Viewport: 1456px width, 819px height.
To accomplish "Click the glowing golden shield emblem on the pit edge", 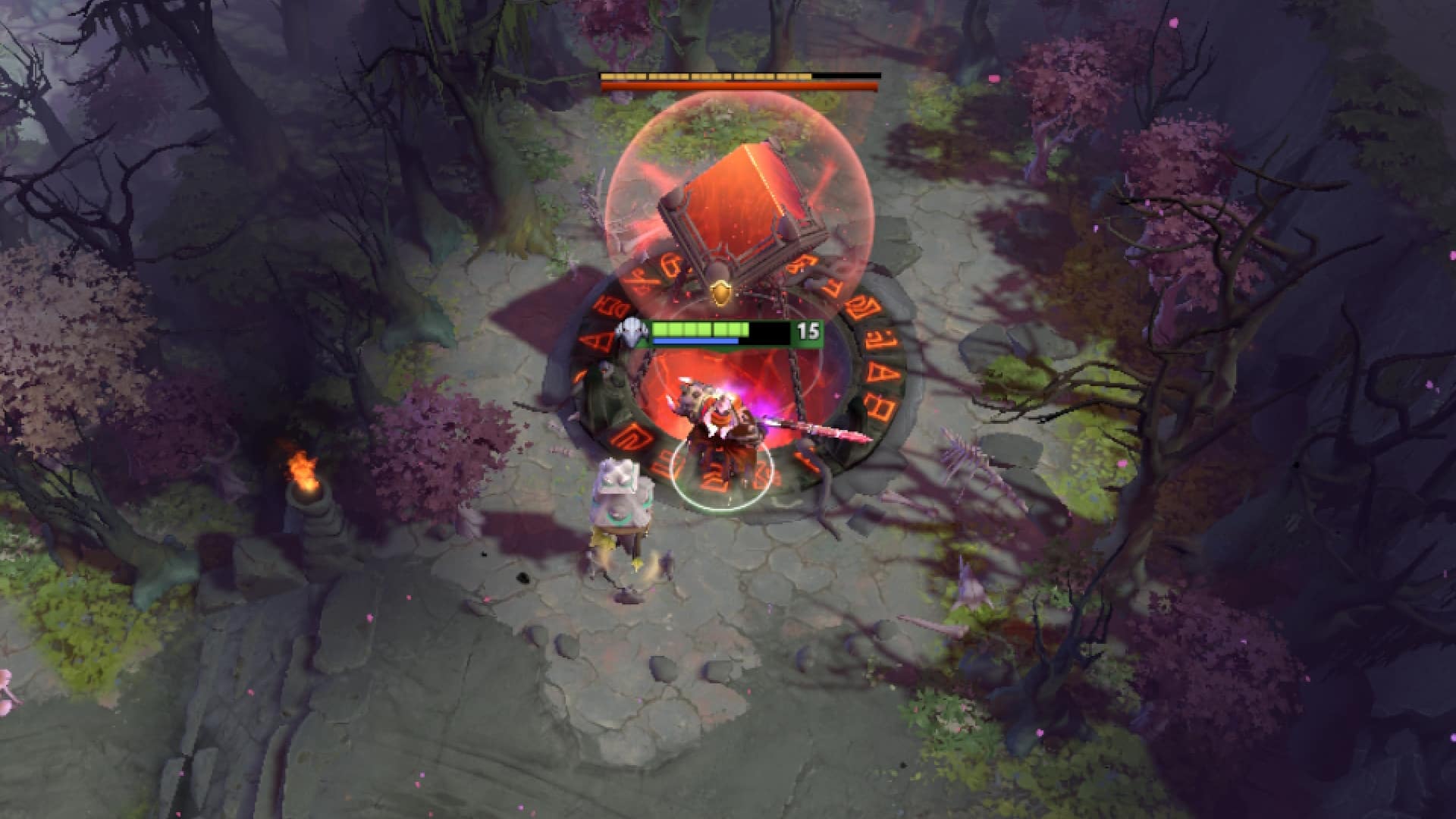I will click(719, 290).
